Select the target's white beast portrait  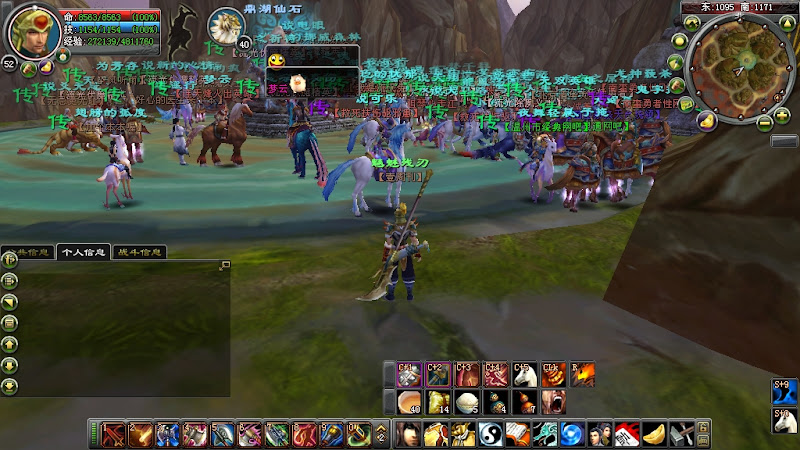pyautogui.click(x=223, y=25)
